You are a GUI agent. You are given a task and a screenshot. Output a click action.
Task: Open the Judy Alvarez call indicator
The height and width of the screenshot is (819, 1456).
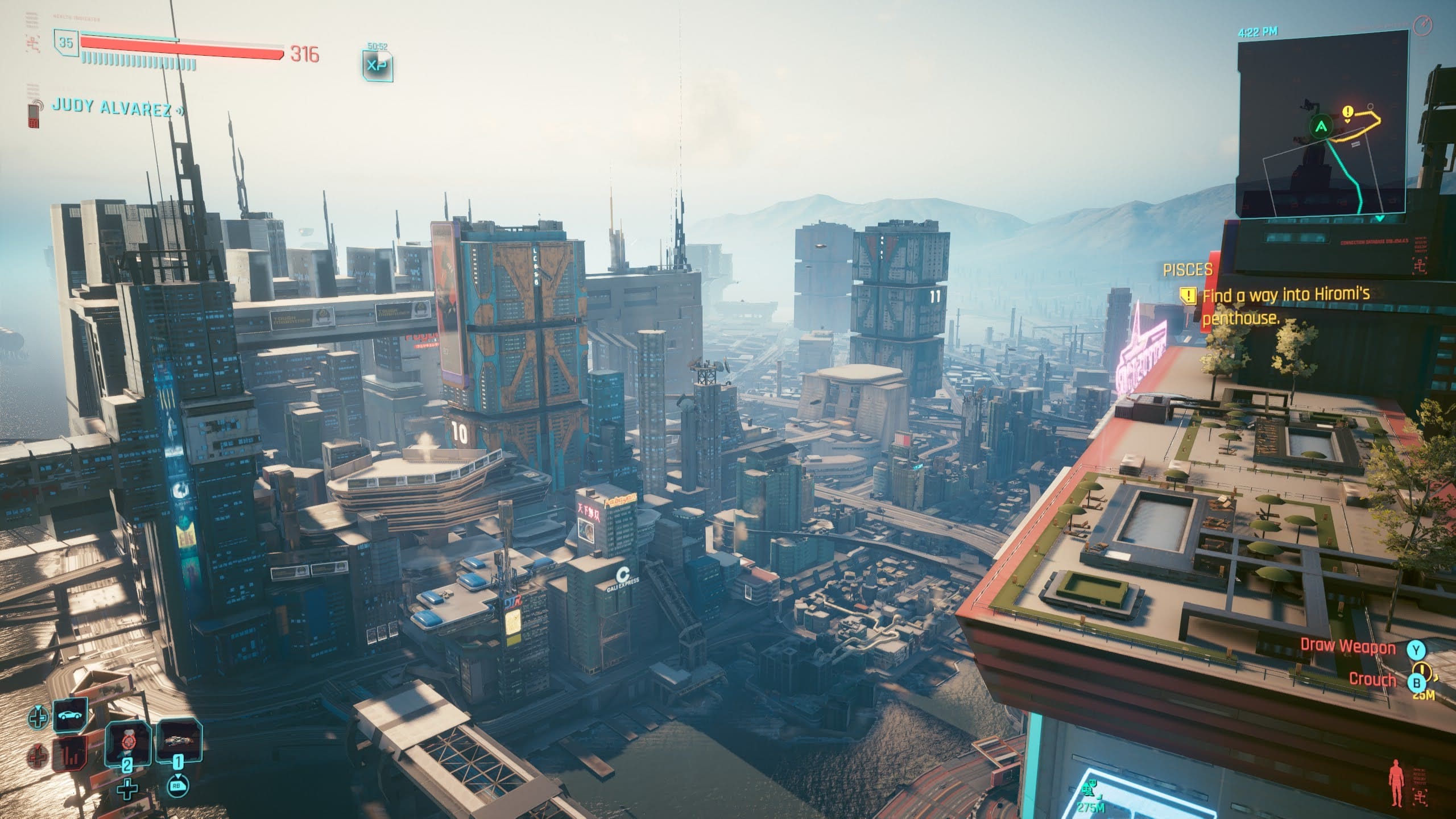111,107
